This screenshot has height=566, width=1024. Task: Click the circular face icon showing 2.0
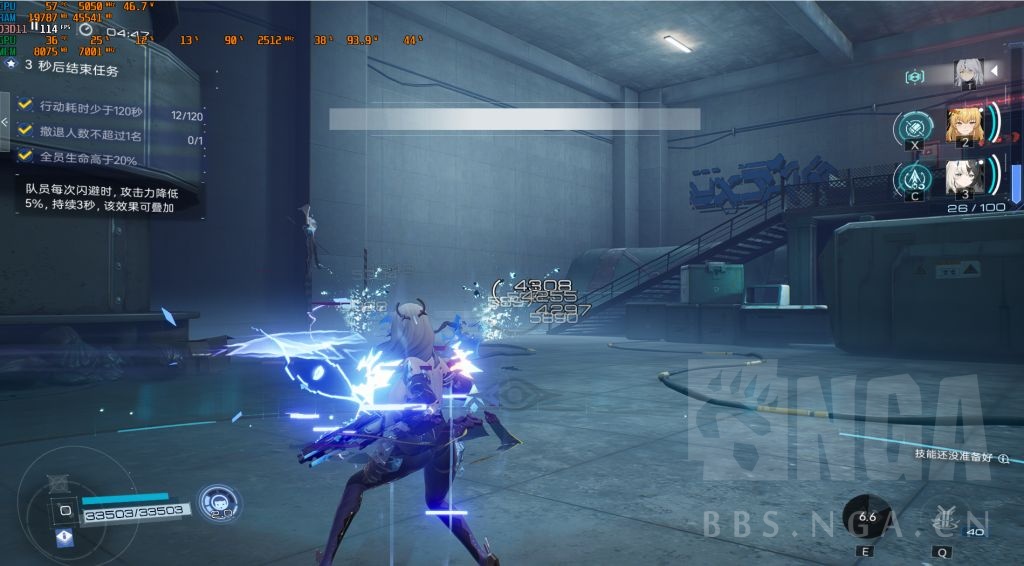218,502
